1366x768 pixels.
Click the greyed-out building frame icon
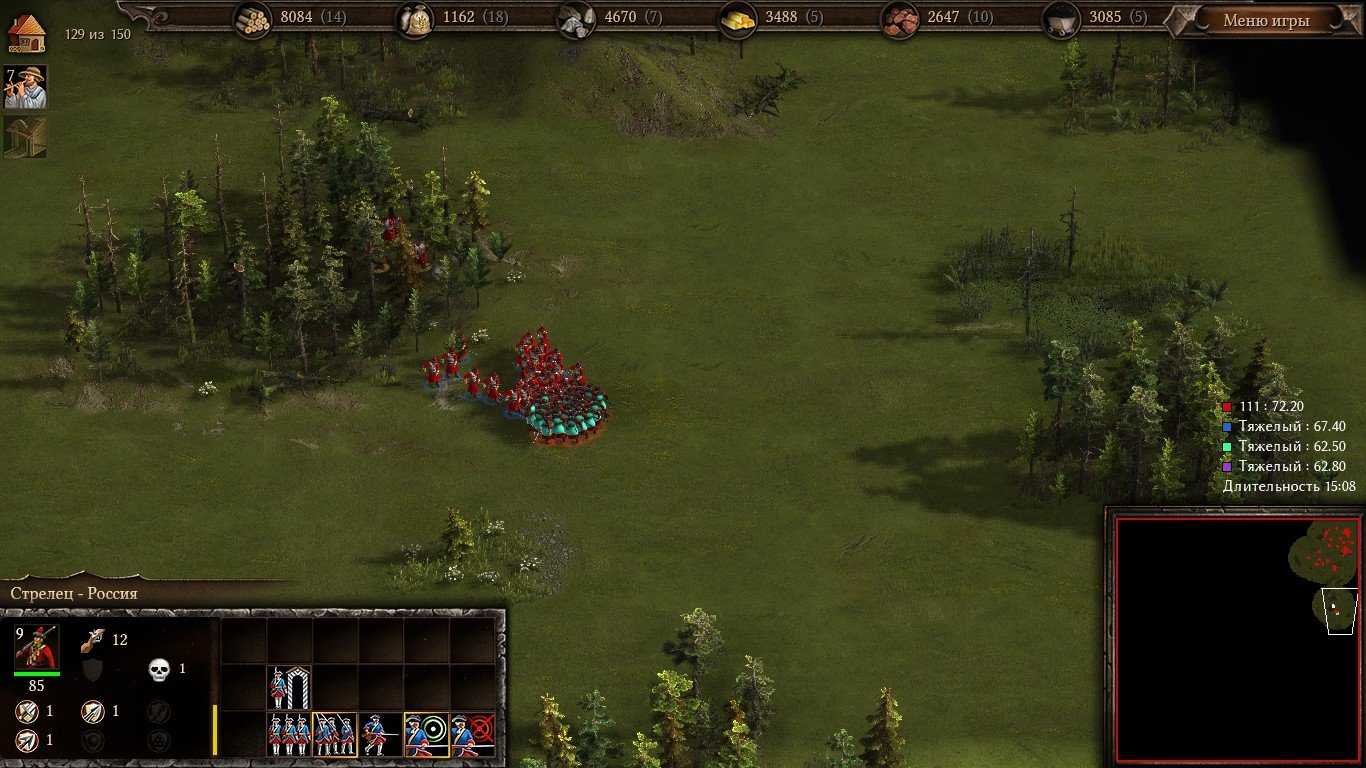coord(25,137)
